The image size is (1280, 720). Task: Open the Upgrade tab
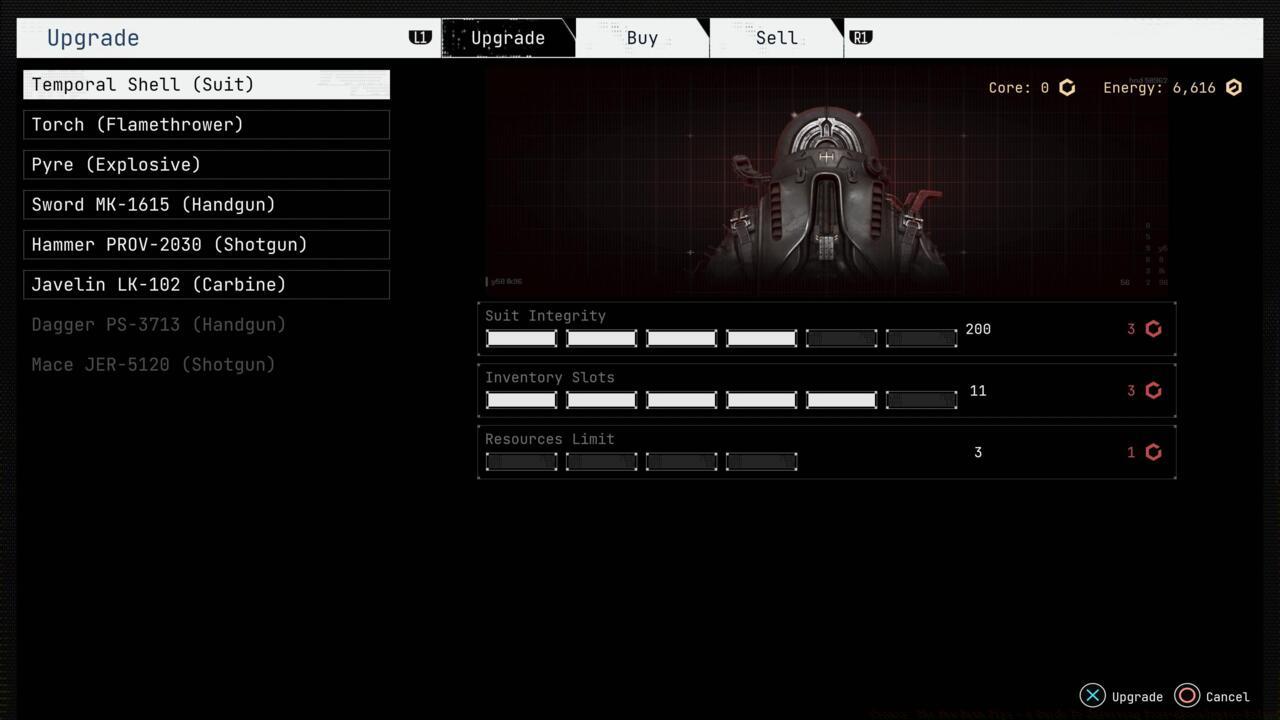click(508, 37)
